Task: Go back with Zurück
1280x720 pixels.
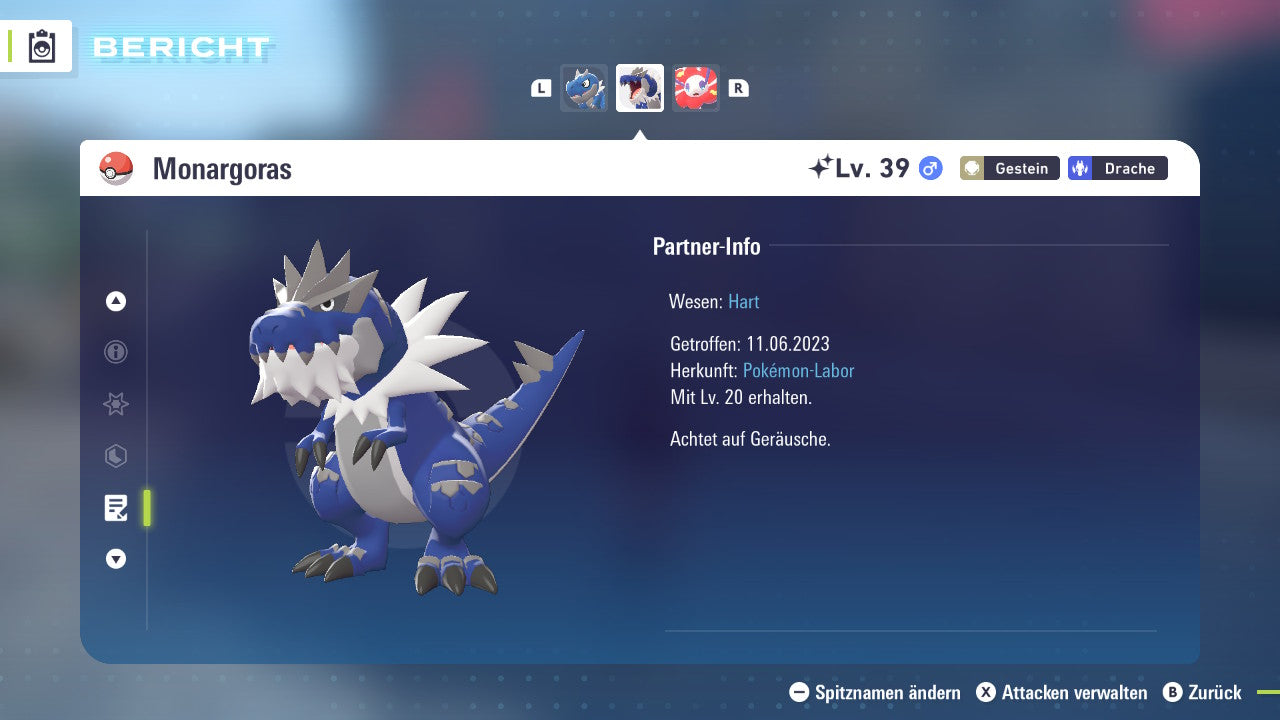Action: point(1202,692)
